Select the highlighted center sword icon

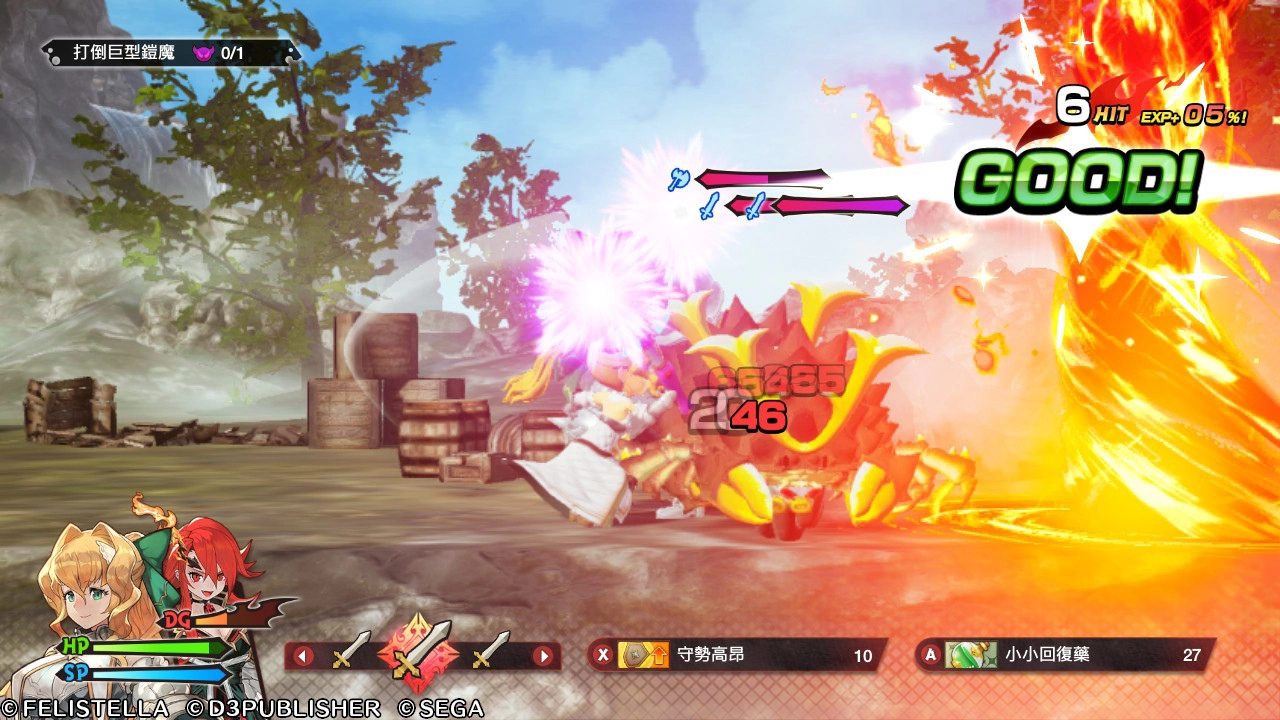[418, 654]
